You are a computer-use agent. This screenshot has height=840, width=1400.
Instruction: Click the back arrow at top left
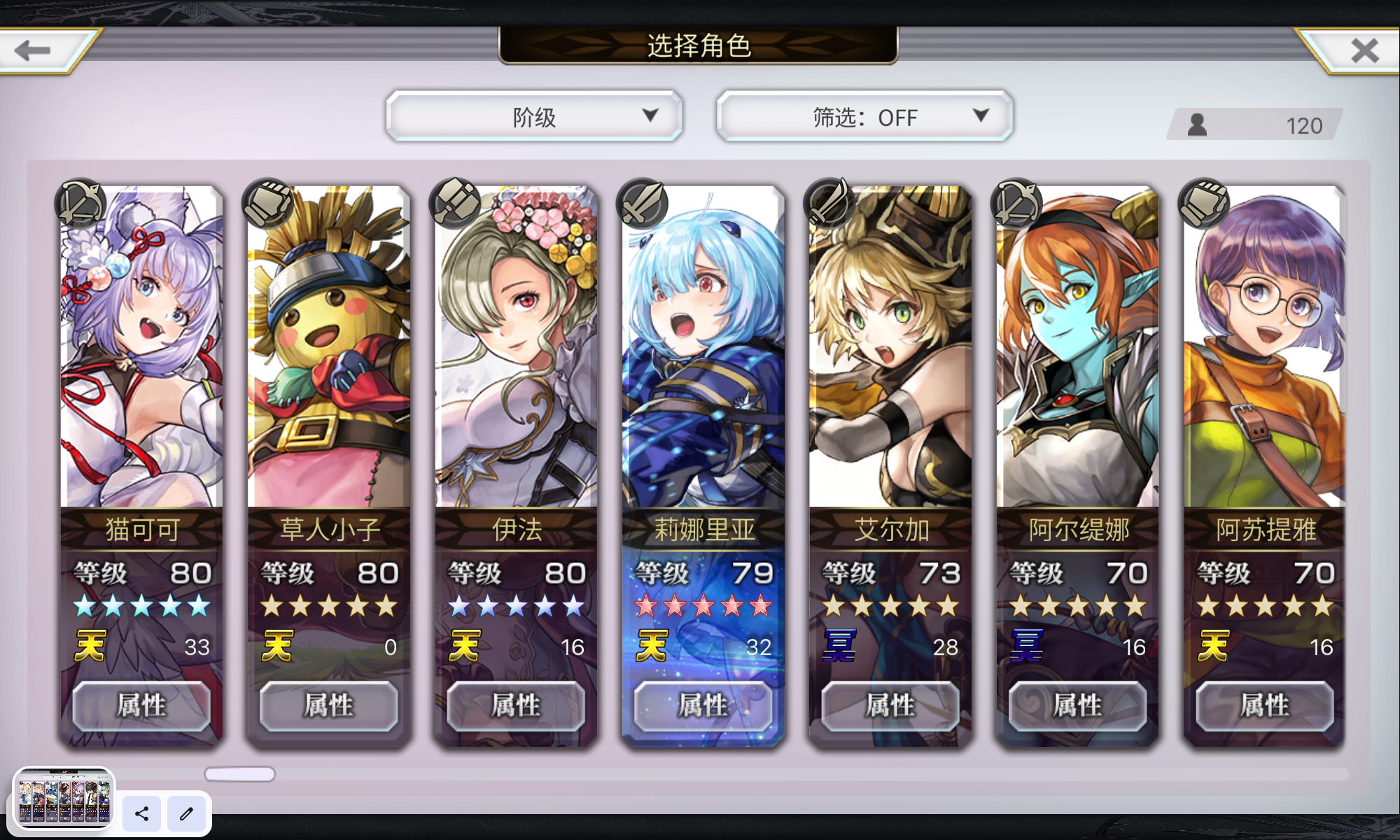(x=31, y=49)
